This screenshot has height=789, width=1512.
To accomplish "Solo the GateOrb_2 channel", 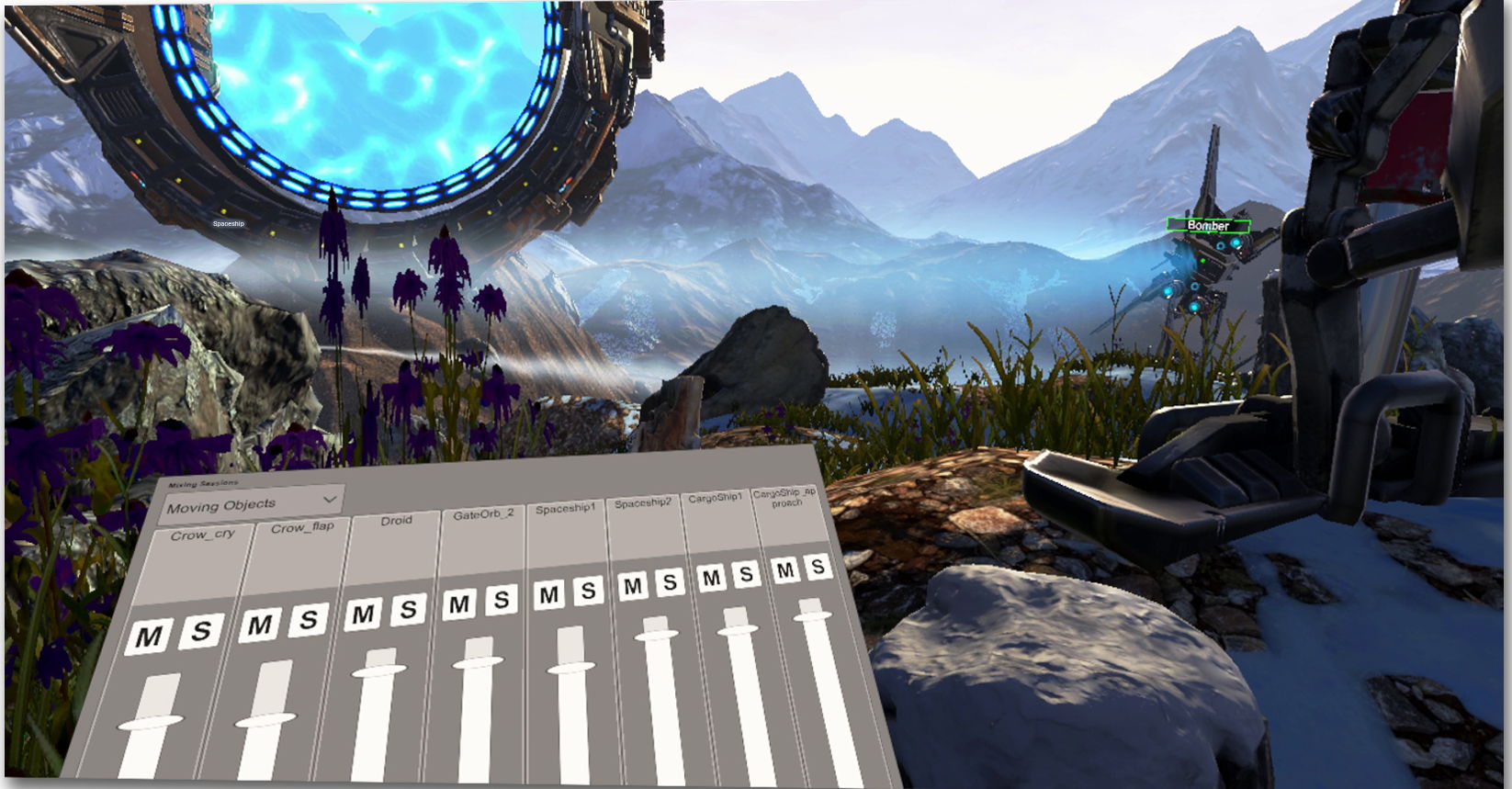I will (x=502, y=597).
